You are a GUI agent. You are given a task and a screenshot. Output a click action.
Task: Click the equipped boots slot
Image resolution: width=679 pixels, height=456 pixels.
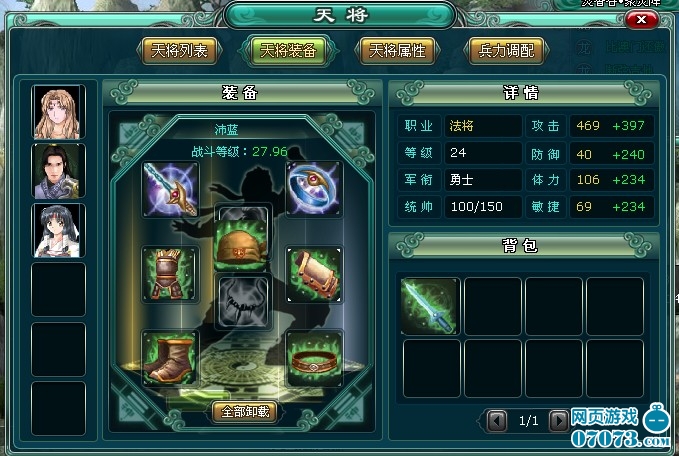pos(170,357)
